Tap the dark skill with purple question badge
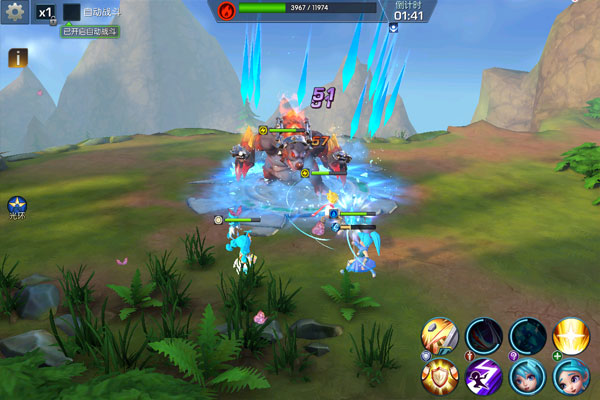Screen dimensions: 600x400 [x=528, y=336]
